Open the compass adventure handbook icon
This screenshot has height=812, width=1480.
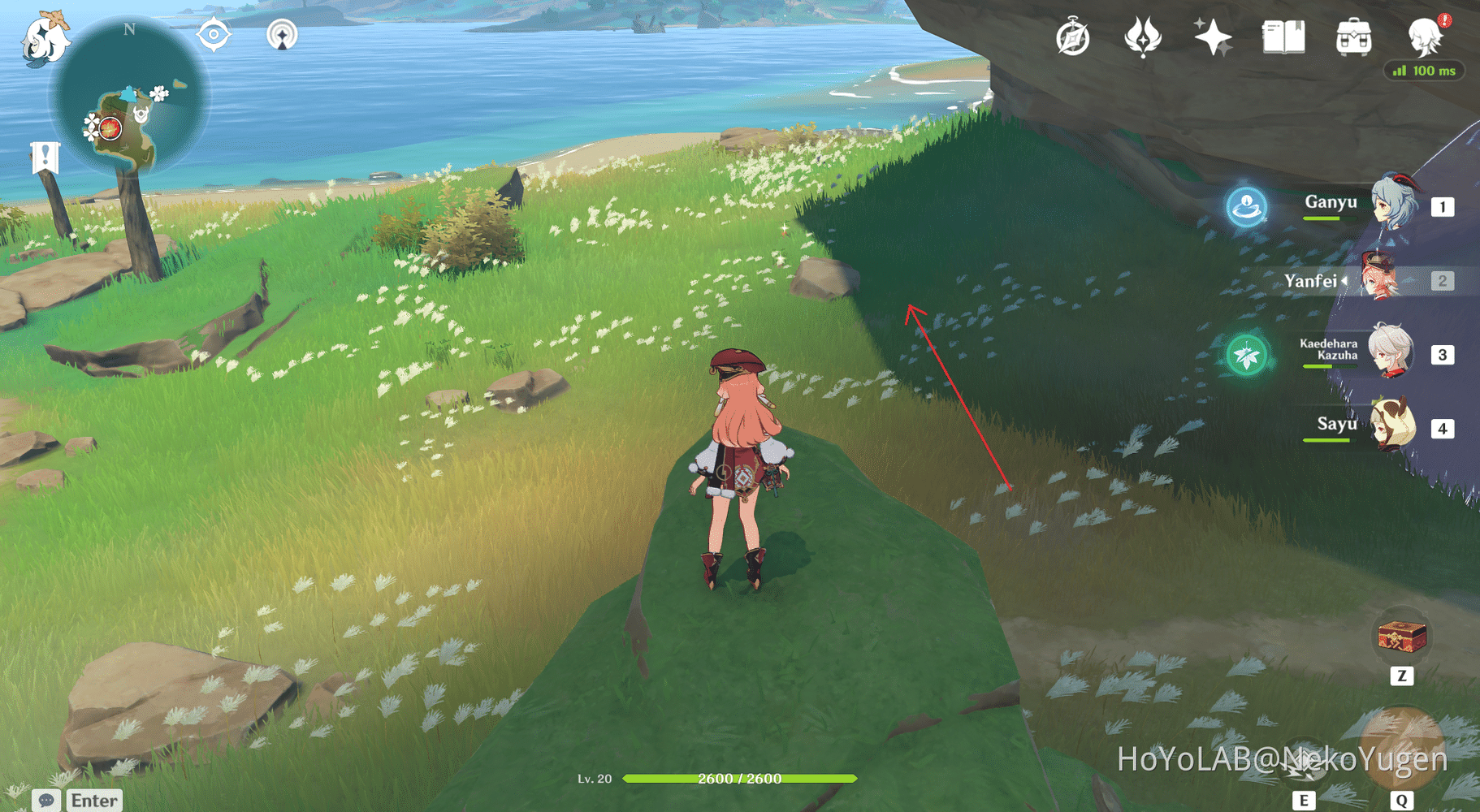(1072, 38)
